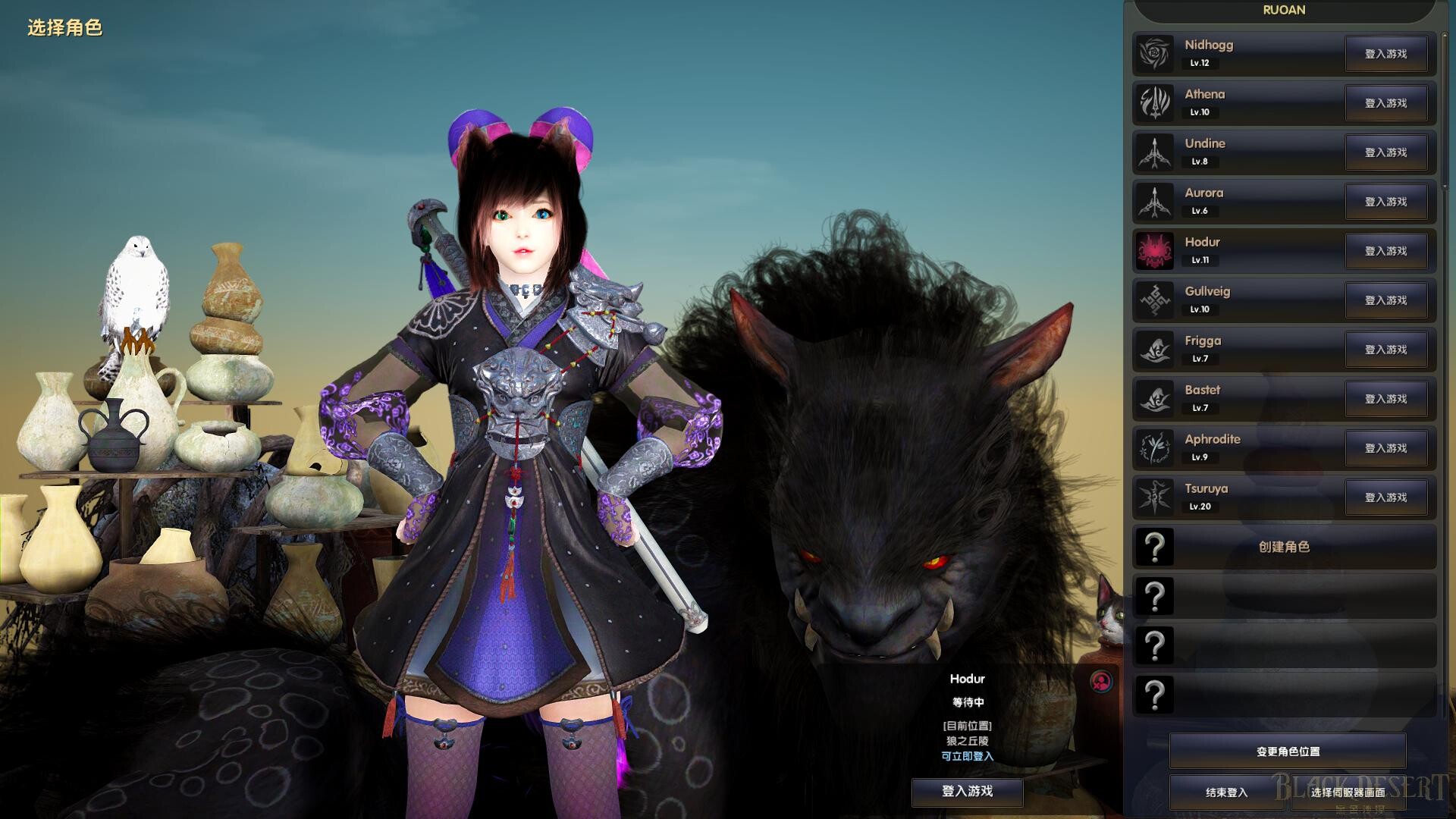Click the 变更角色位置 button
This screenshot has width=1456, height=819.
[x=1288, y=752]
